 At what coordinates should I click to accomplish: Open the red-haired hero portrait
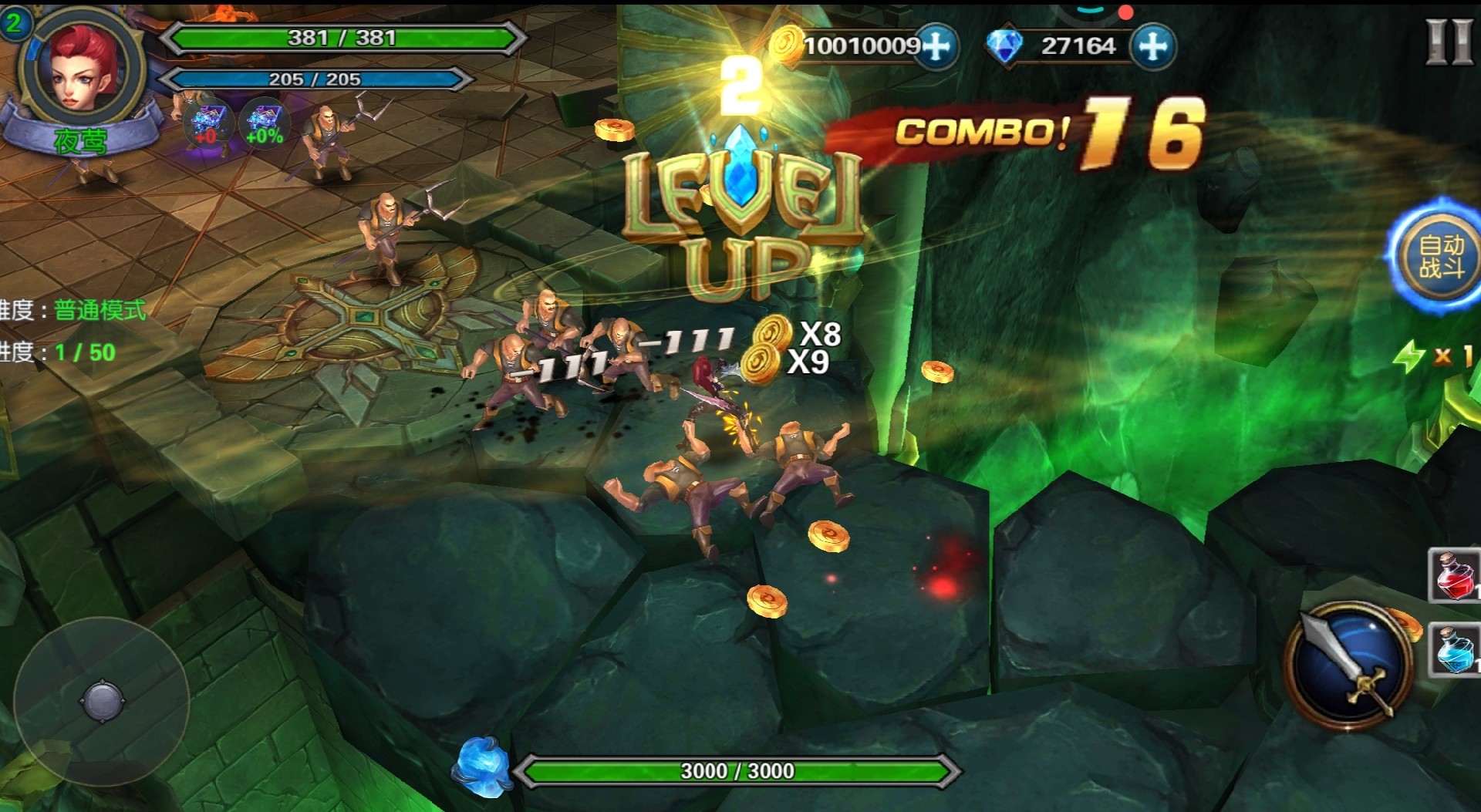click(x=83, y=68)
